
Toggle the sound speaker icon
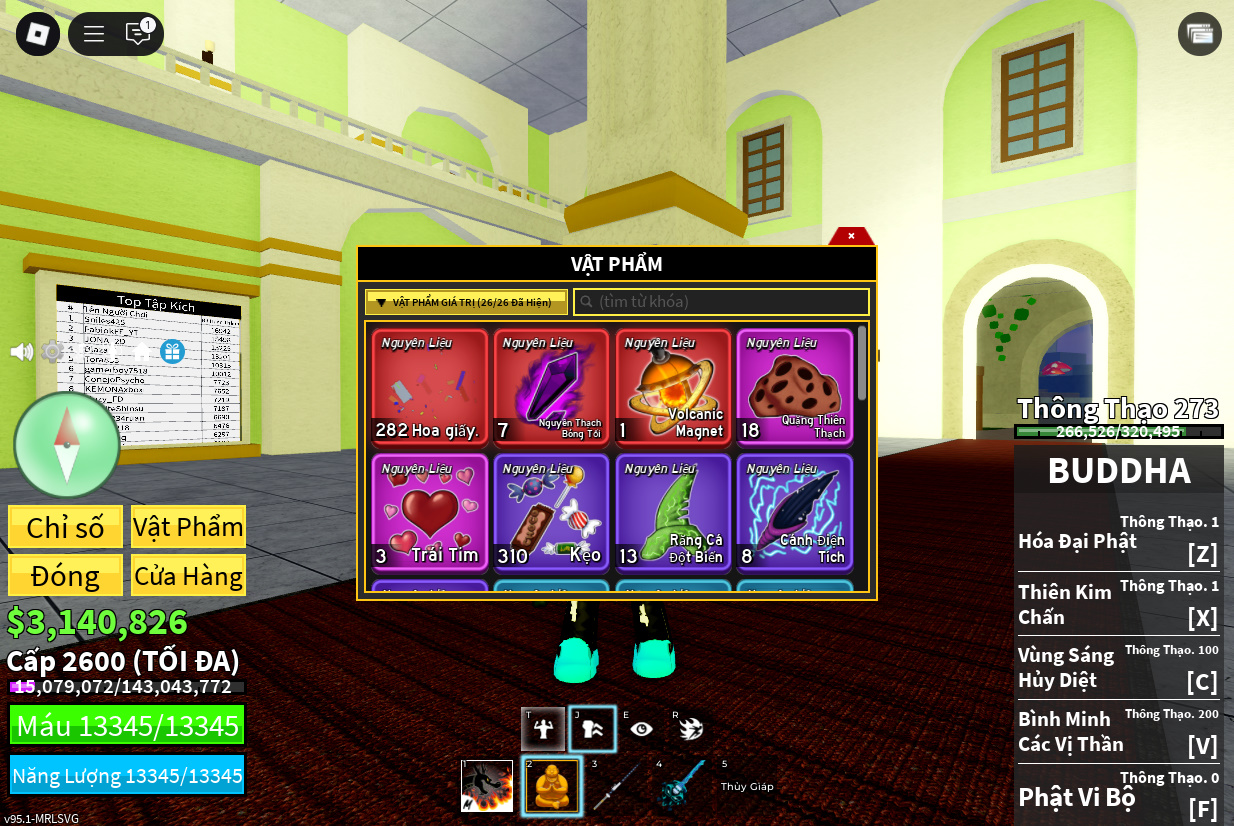tap(21, 352)
